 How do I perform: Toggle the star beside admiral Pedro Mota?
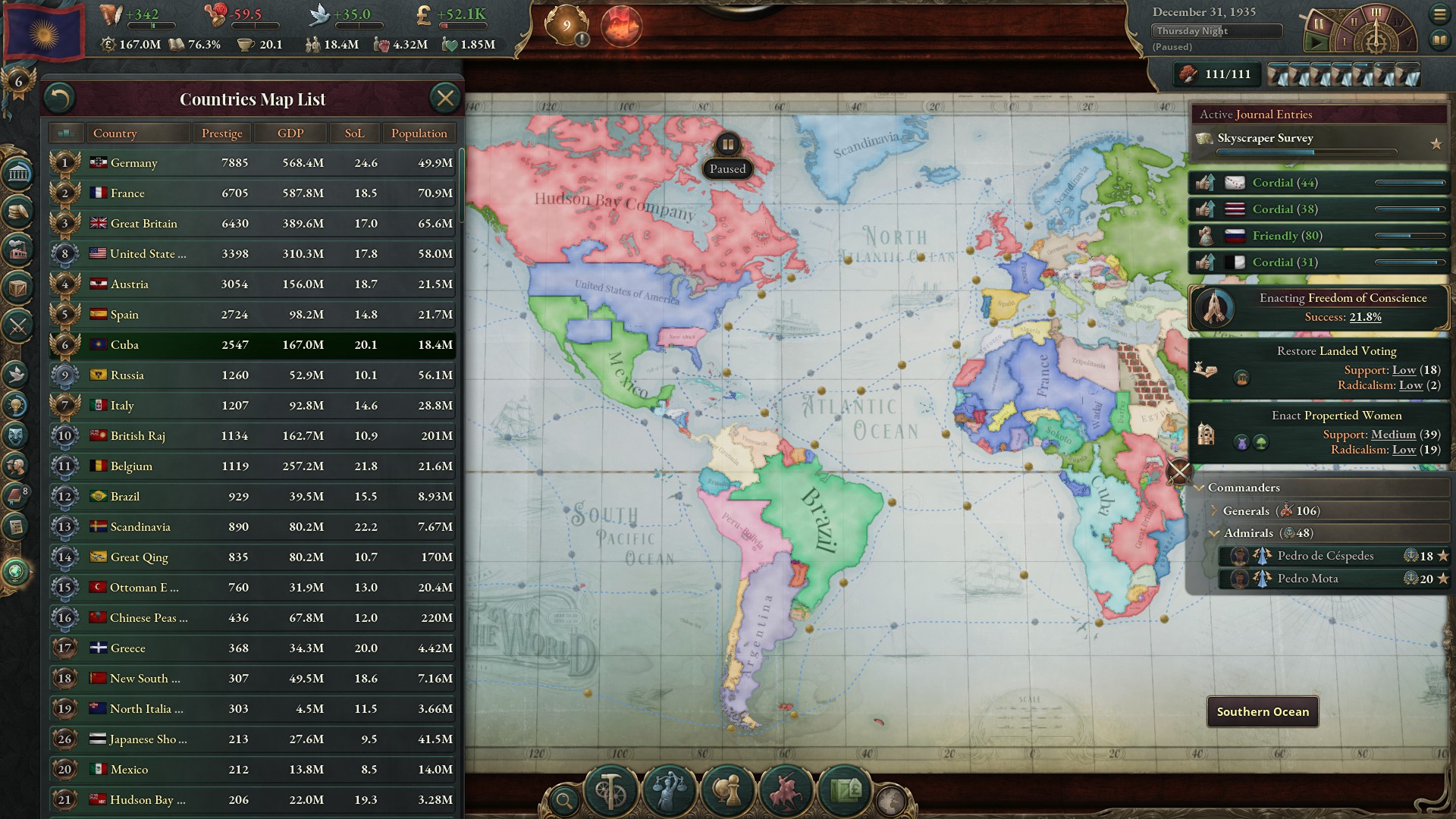(1442, 578)
